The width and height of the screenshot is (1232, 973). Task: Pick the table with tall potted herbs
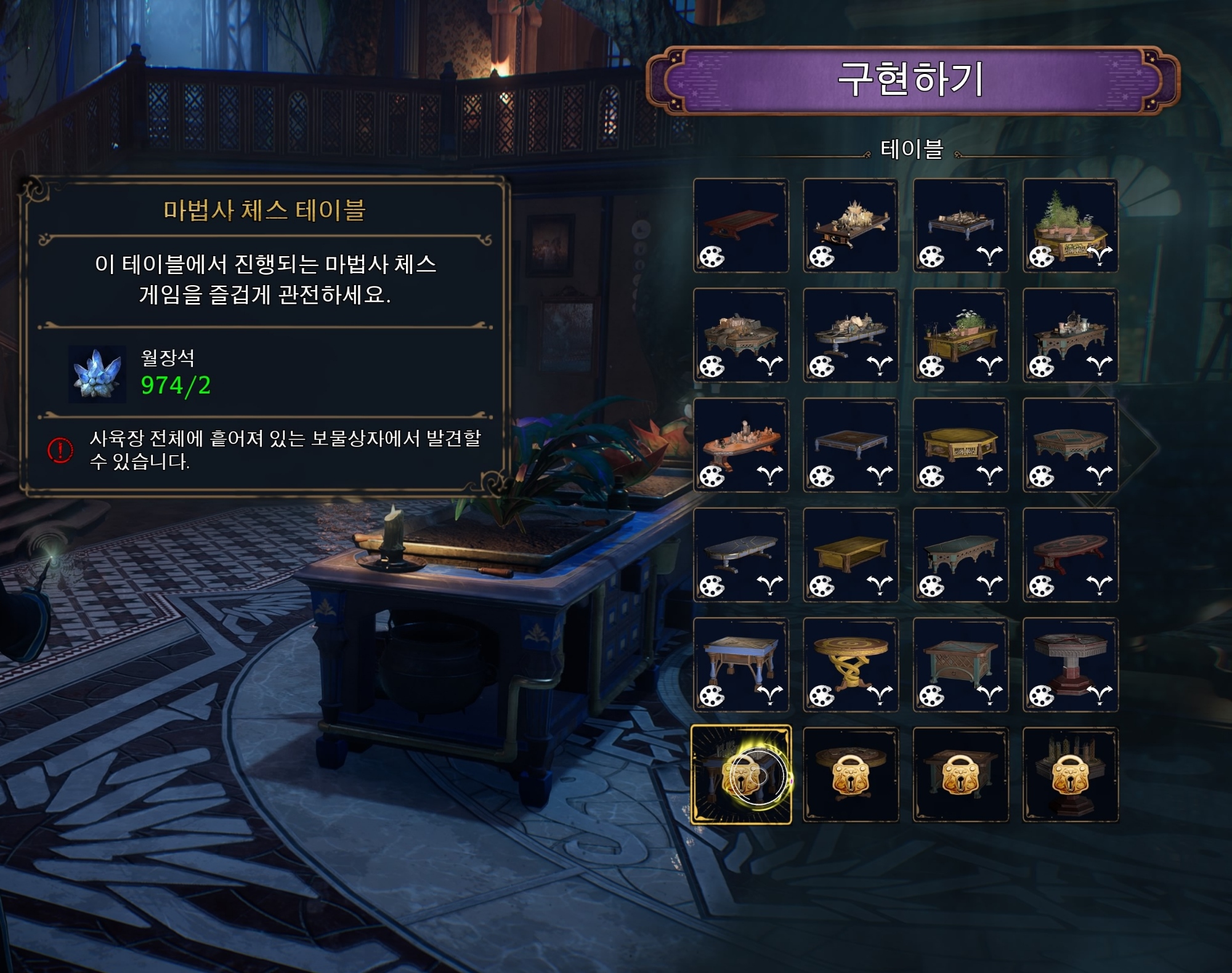coord(1071,225)
